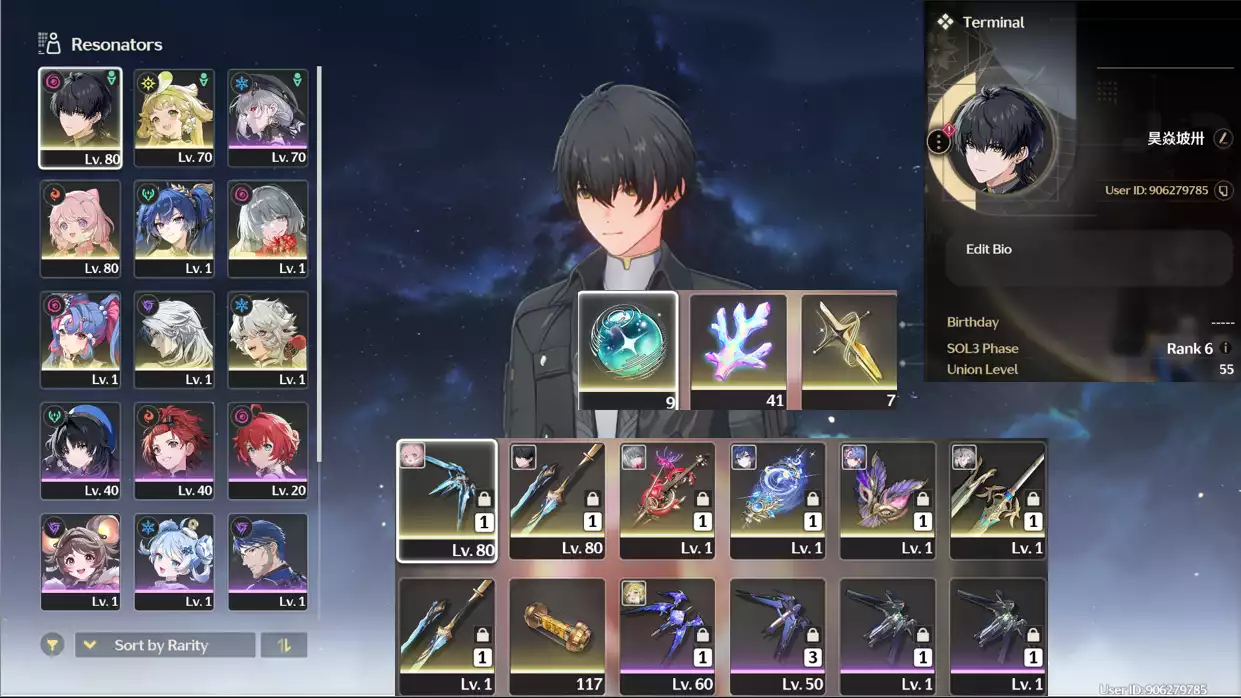Screen dimensions: 1241x698
Task: Choose the red cello-like weapon slot
Action: point(667,500)
